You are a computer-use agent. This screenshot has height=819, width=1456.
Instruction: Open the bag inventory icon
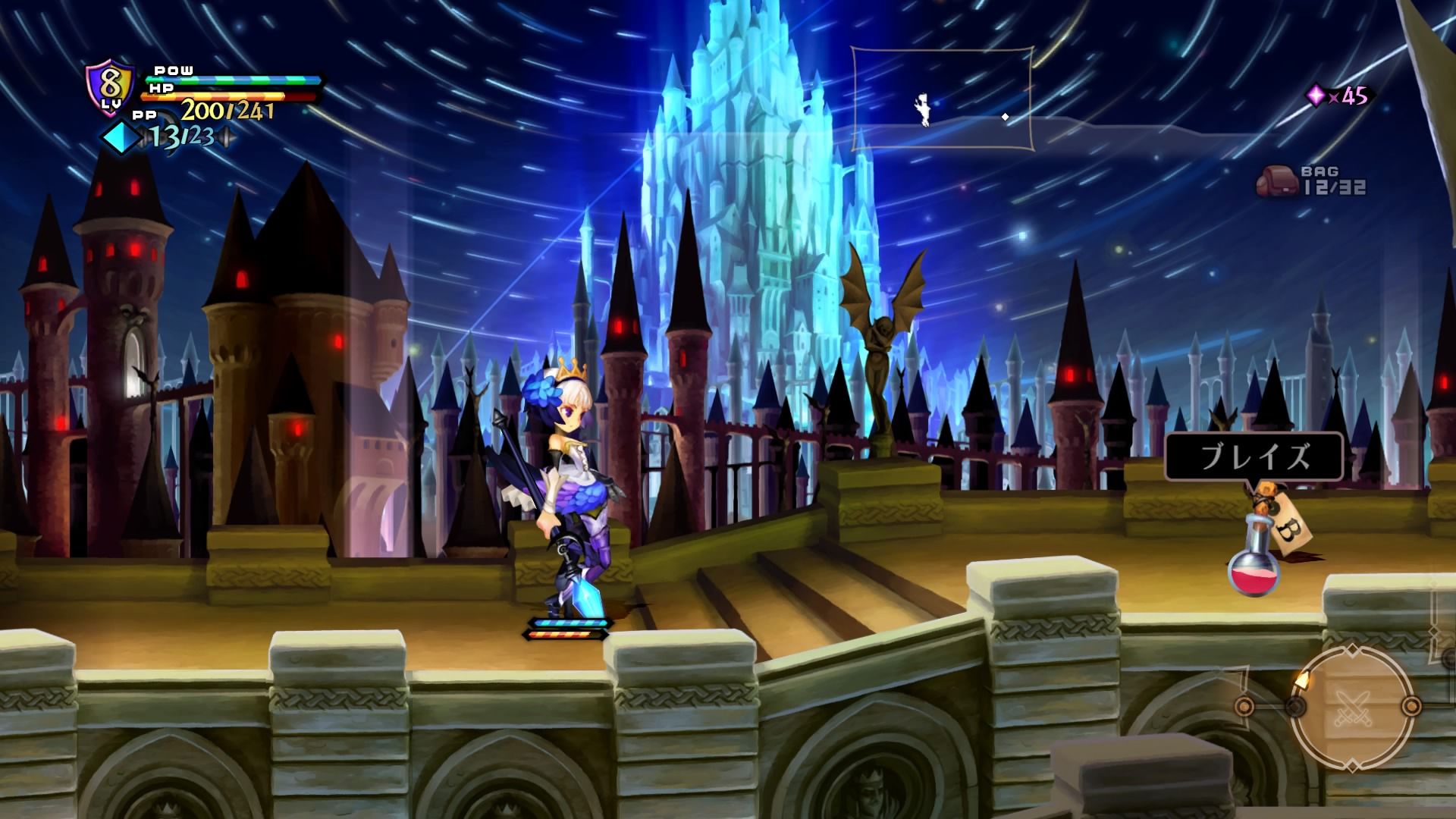1276,182
